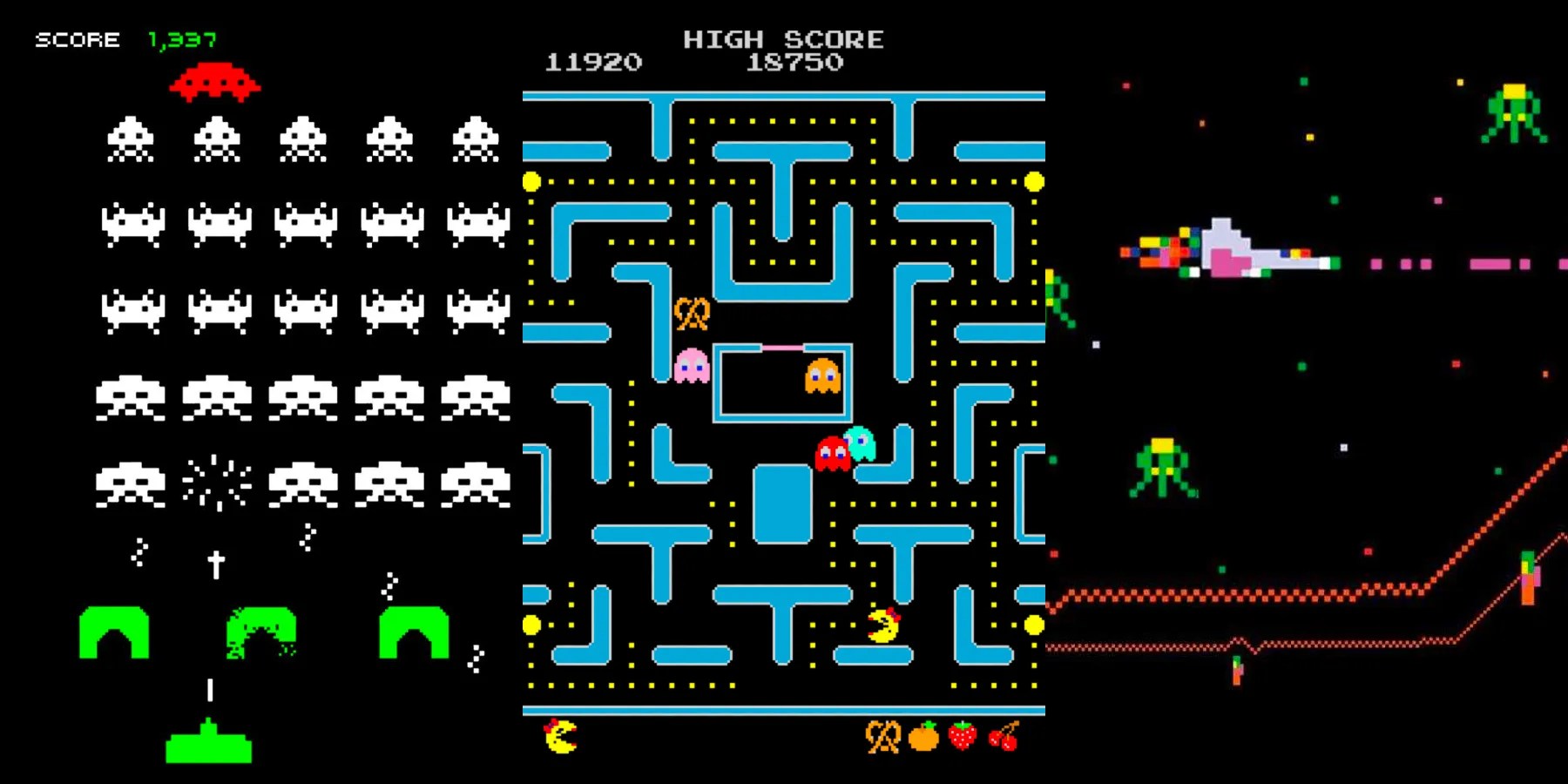1568x784 pixels.
Task: Click the score value 1,337
Action: [183, 39]
